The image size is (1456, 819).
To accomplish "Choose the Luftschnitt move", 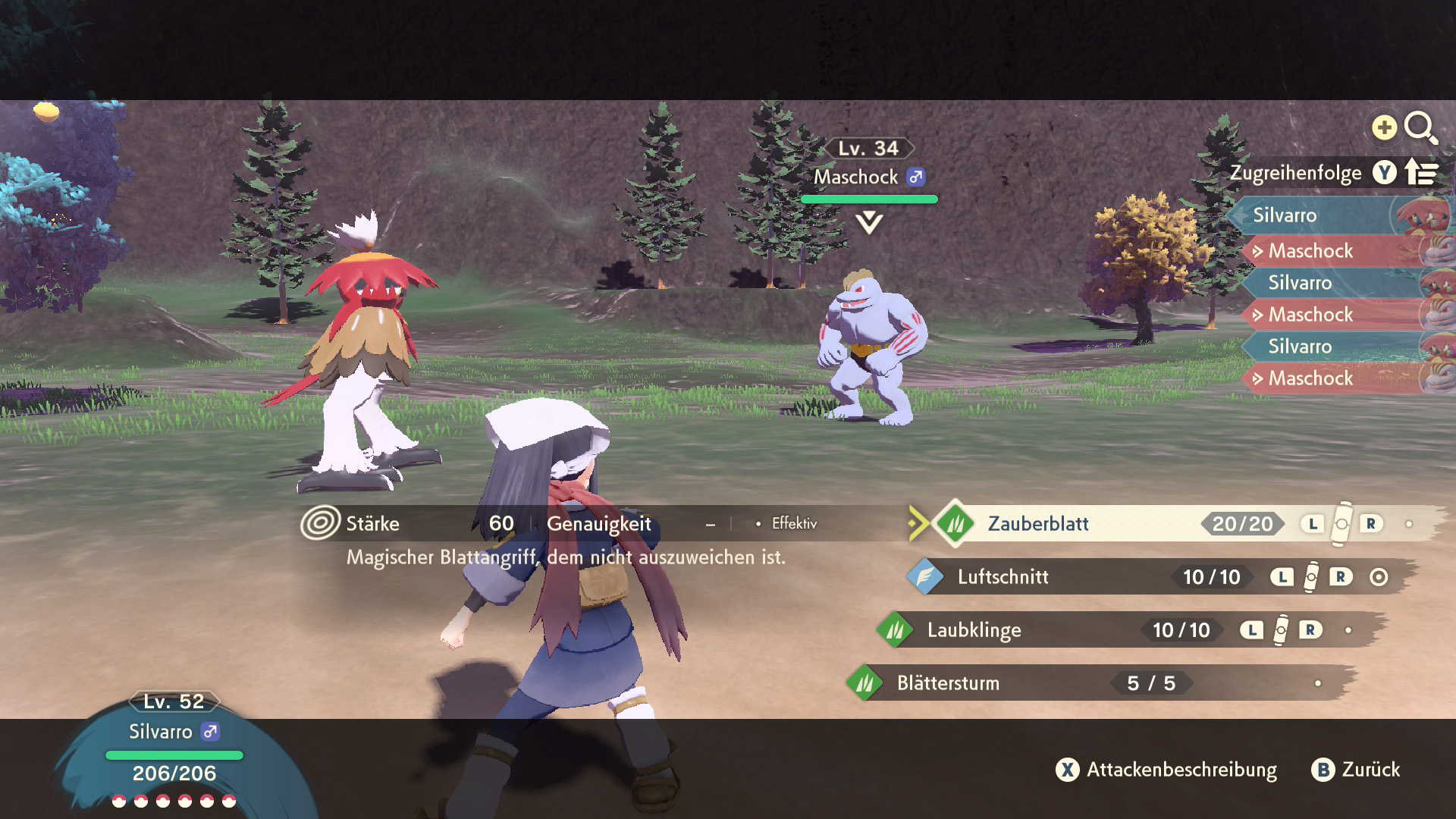I will pos(1003,577).
